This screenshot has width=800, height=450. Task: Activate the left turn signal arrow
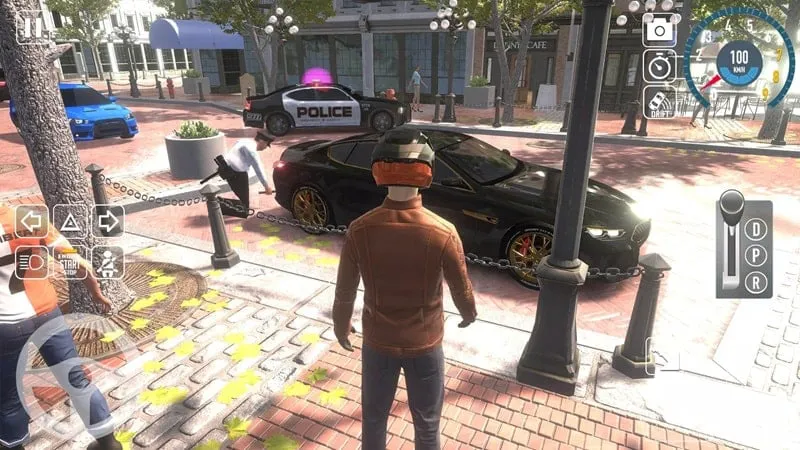click(31, 220)
